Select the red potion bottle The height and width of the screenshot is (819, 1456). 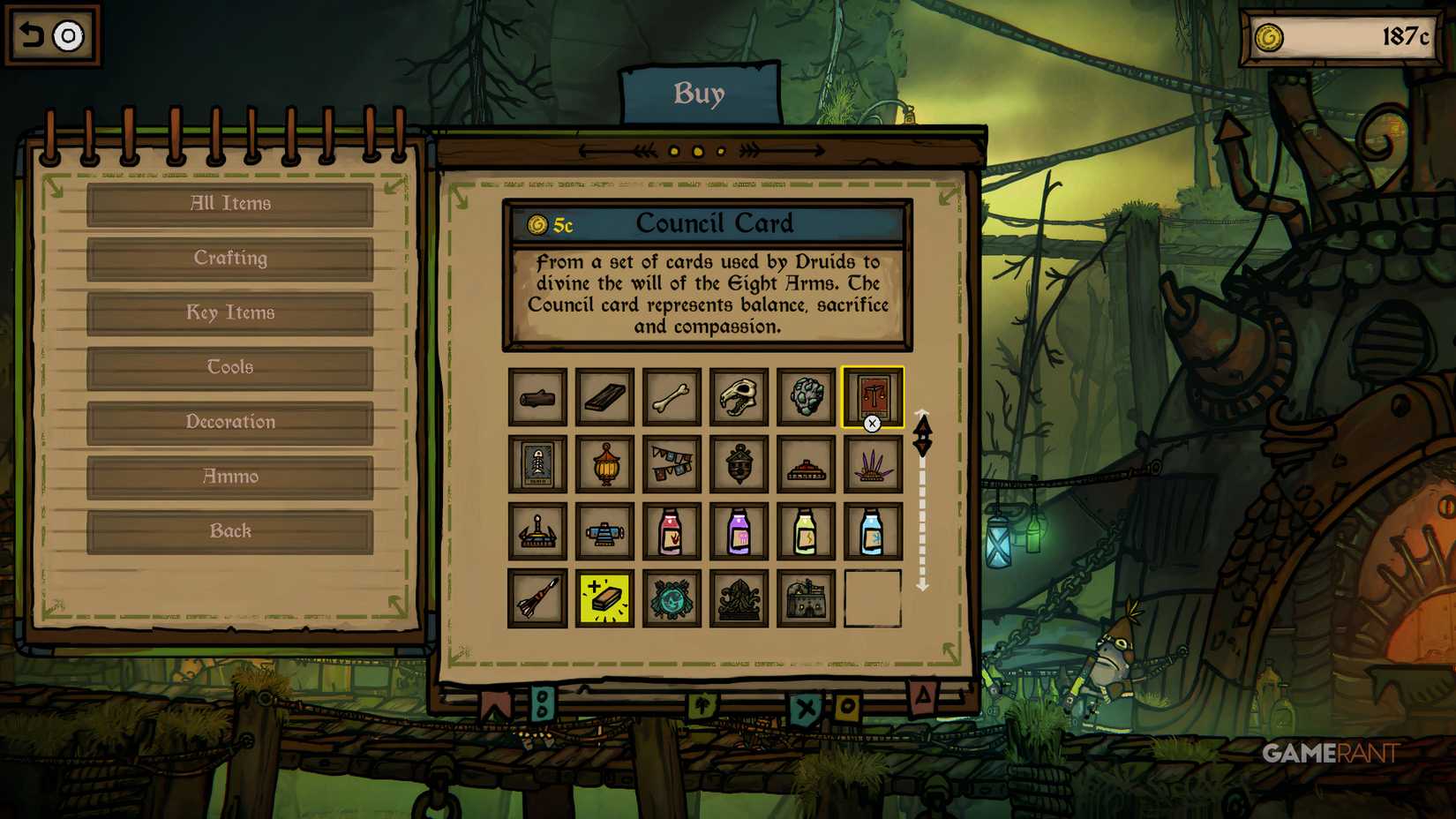coord(672,532)
